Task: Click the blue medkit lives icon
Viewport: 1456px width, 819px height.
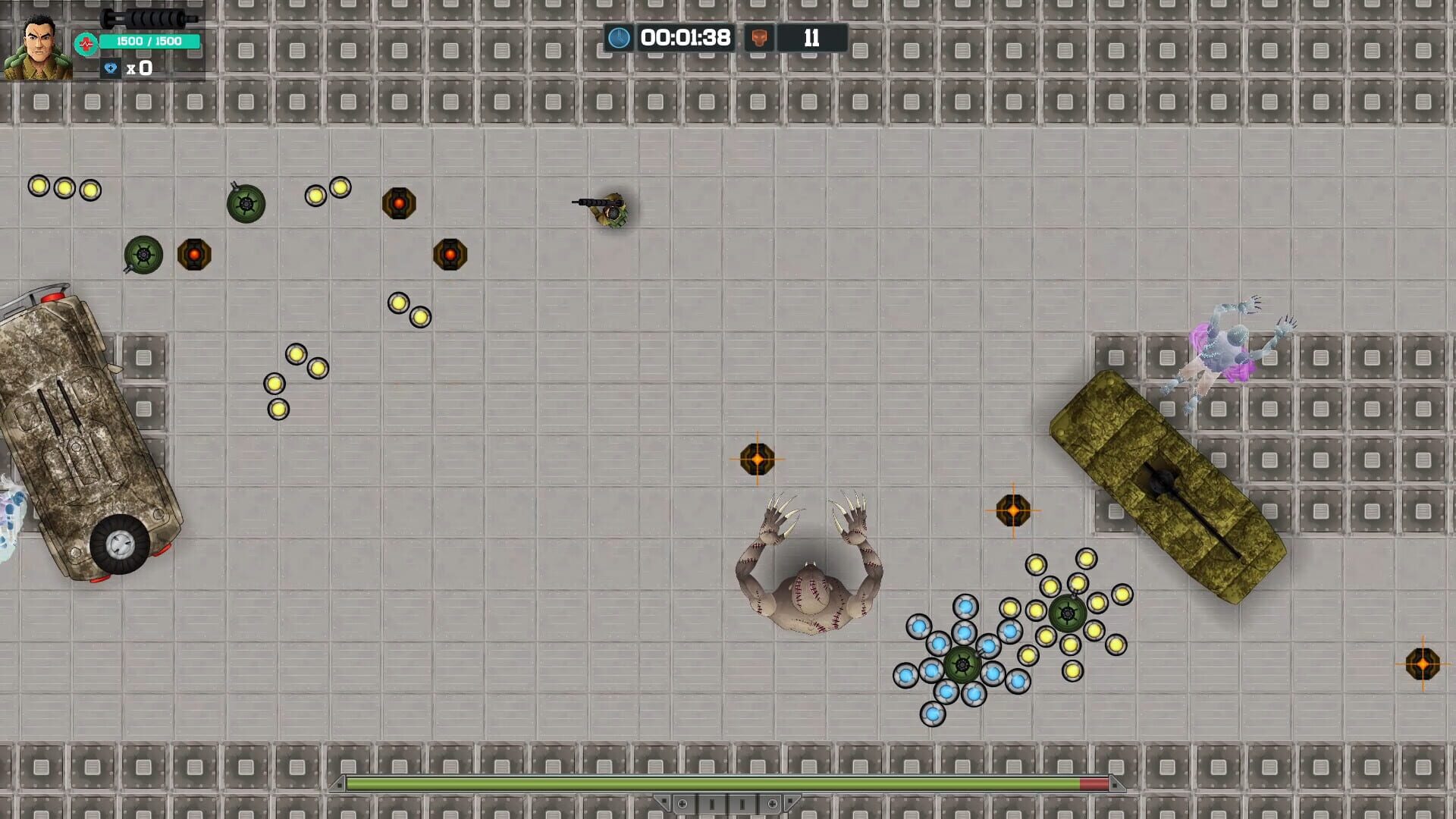Action: click(x=111, y=68)
